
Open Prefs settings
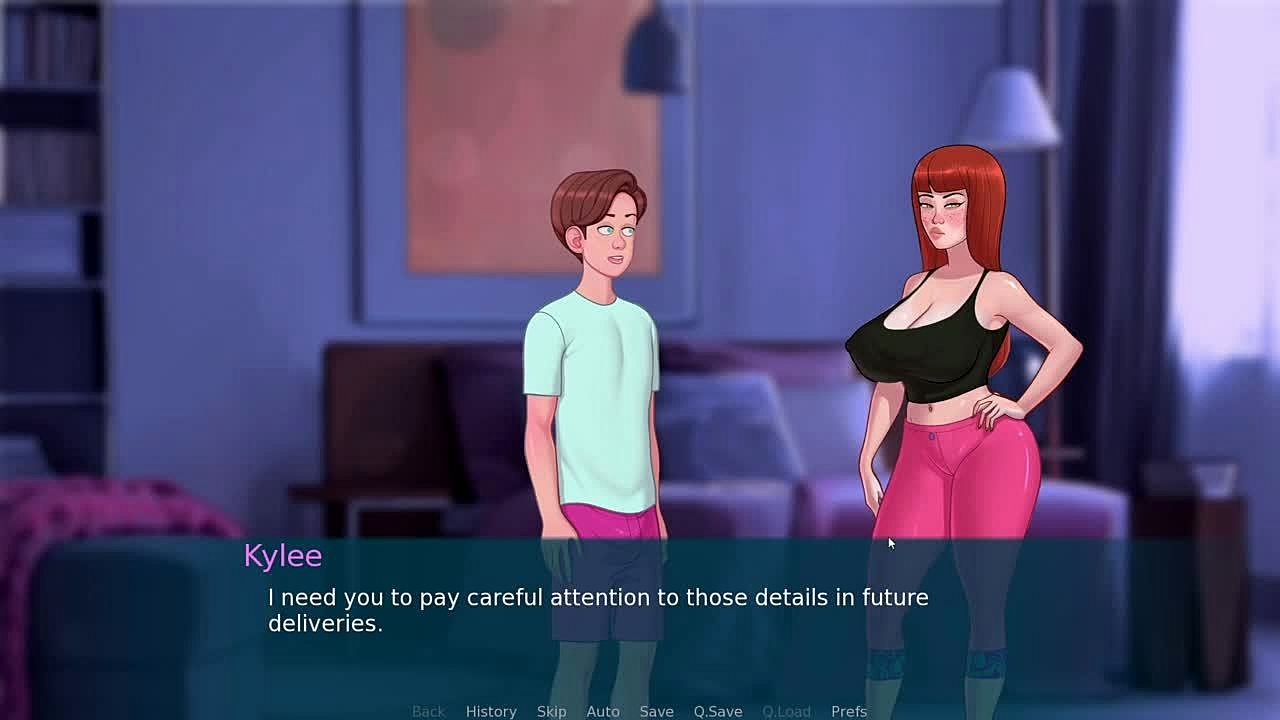pyautogui.click(x=848, y=711)
